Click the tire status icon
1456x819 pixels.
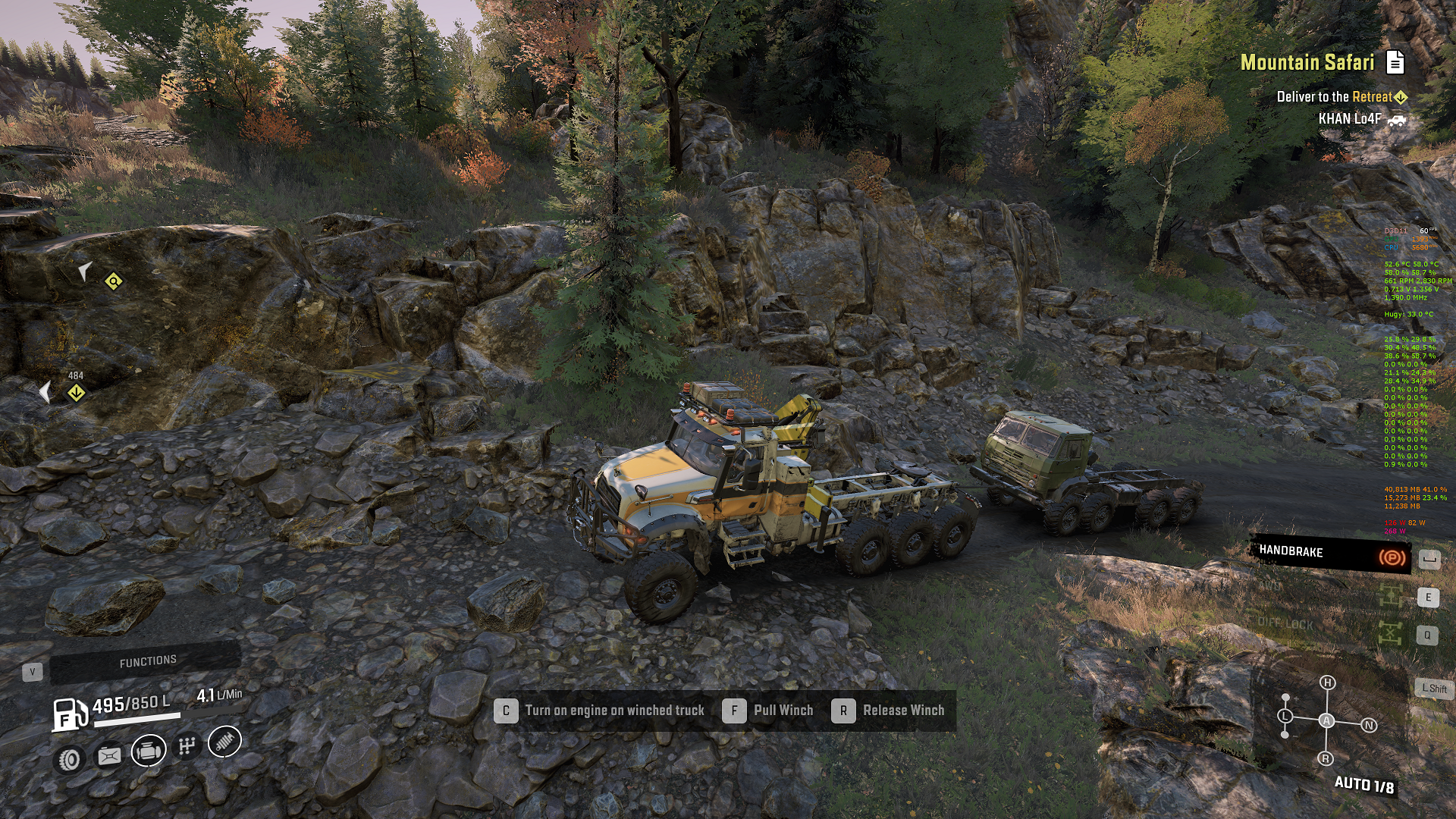click(70, 759)
